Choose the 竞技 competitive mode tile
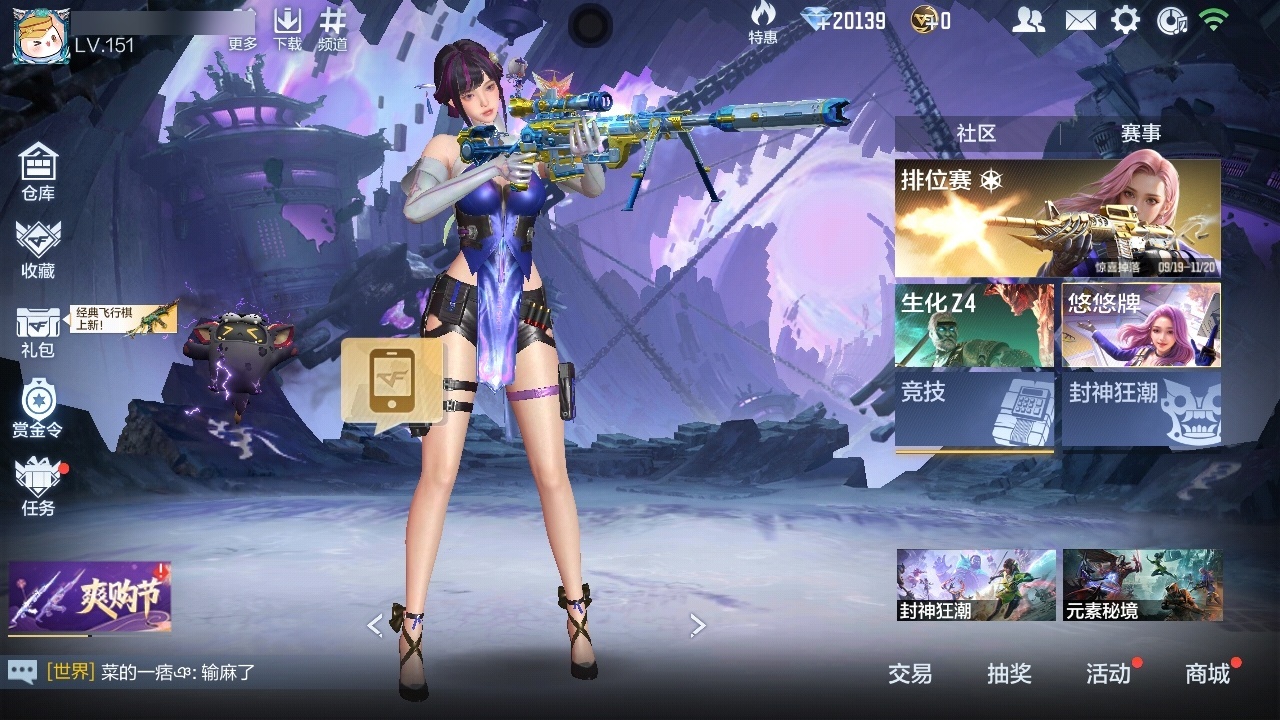 [974, 410]
